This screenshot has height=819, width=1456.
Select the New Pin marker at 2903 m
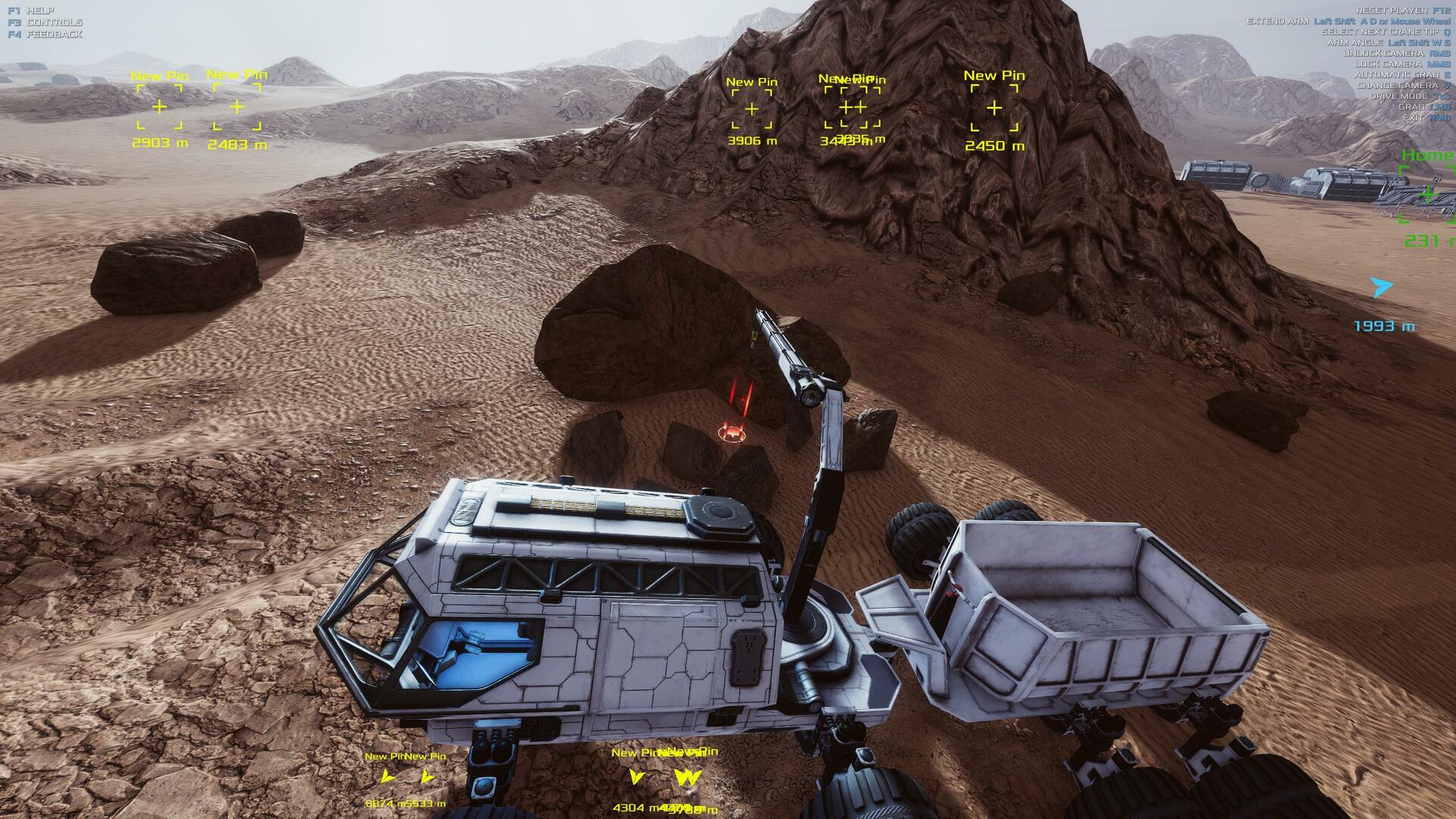pyautogui.click(x=159, y=107)
